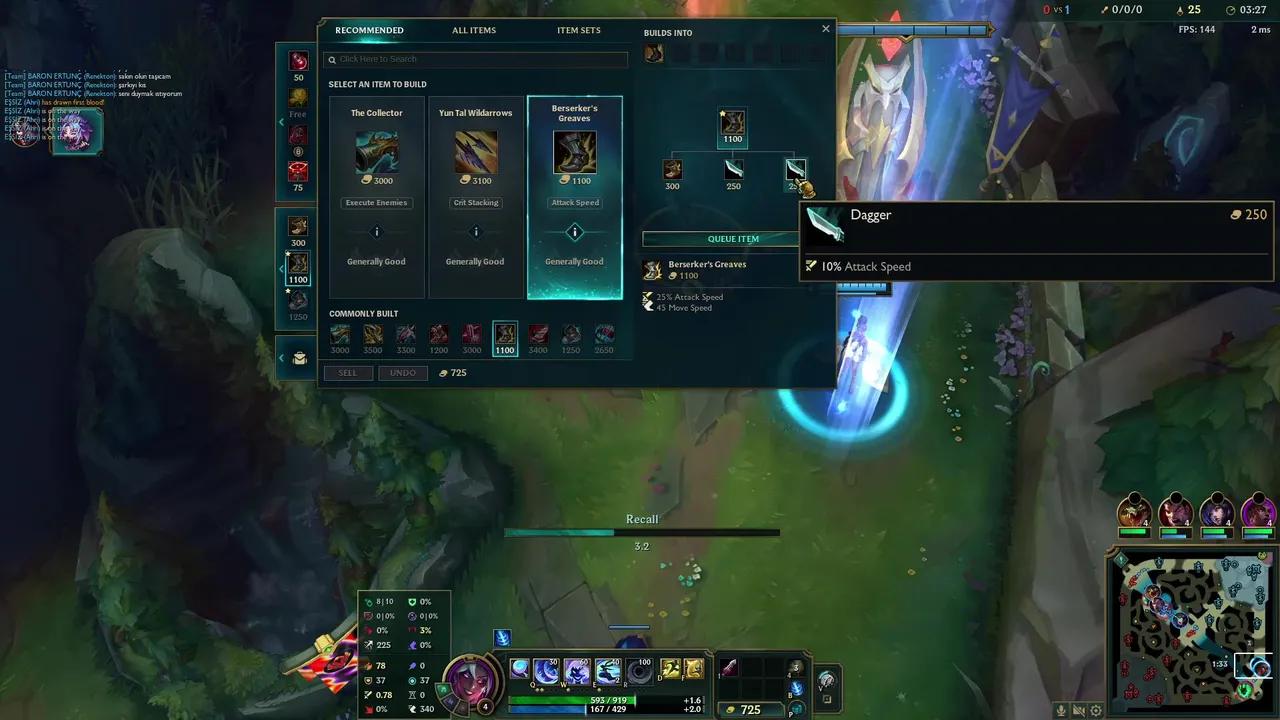
Task: Open the Item Sets tab
Action: [579, 30]
